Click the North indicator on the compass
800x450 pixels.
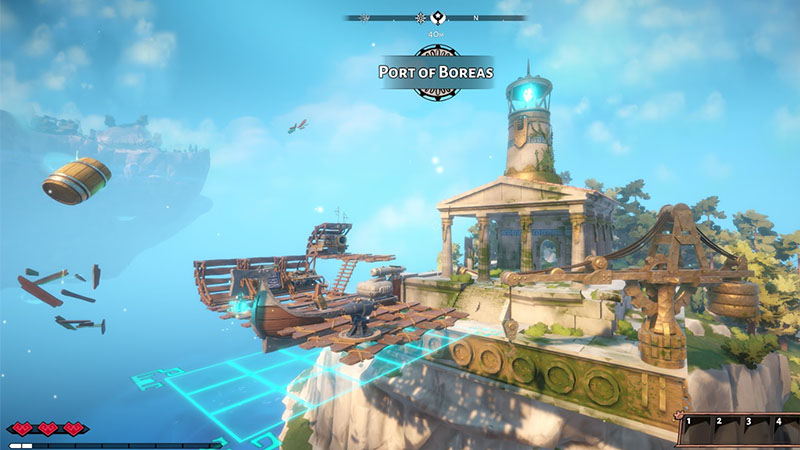click(477, 17)
